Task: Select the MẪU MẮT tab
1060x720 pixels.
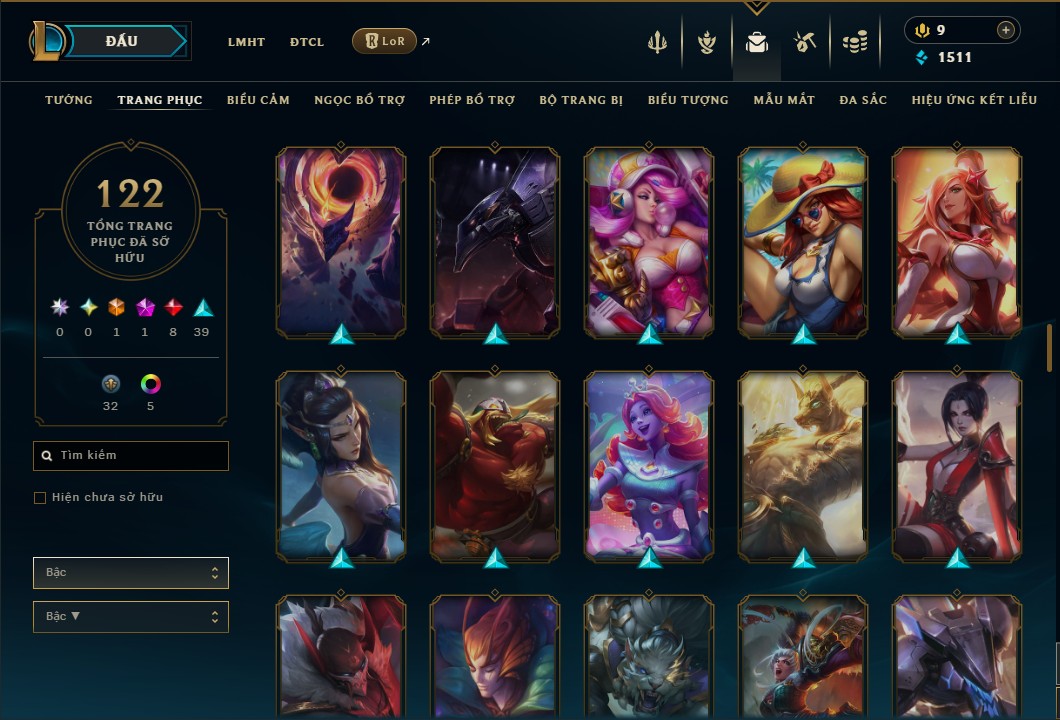Action: tap(784, 100)
